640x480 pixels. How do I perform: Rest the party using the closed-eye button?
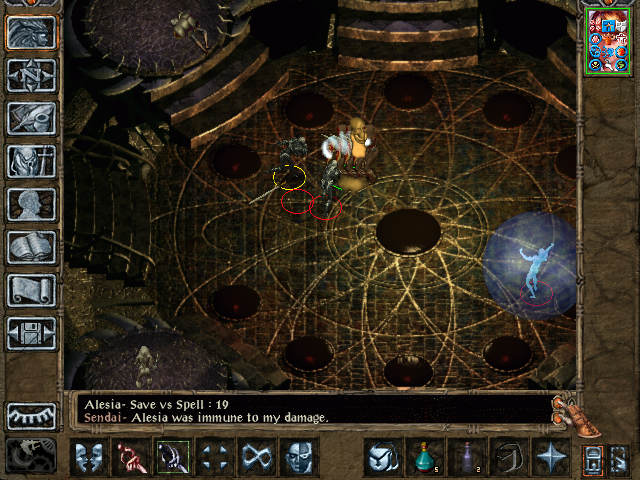tap(31, 416)
